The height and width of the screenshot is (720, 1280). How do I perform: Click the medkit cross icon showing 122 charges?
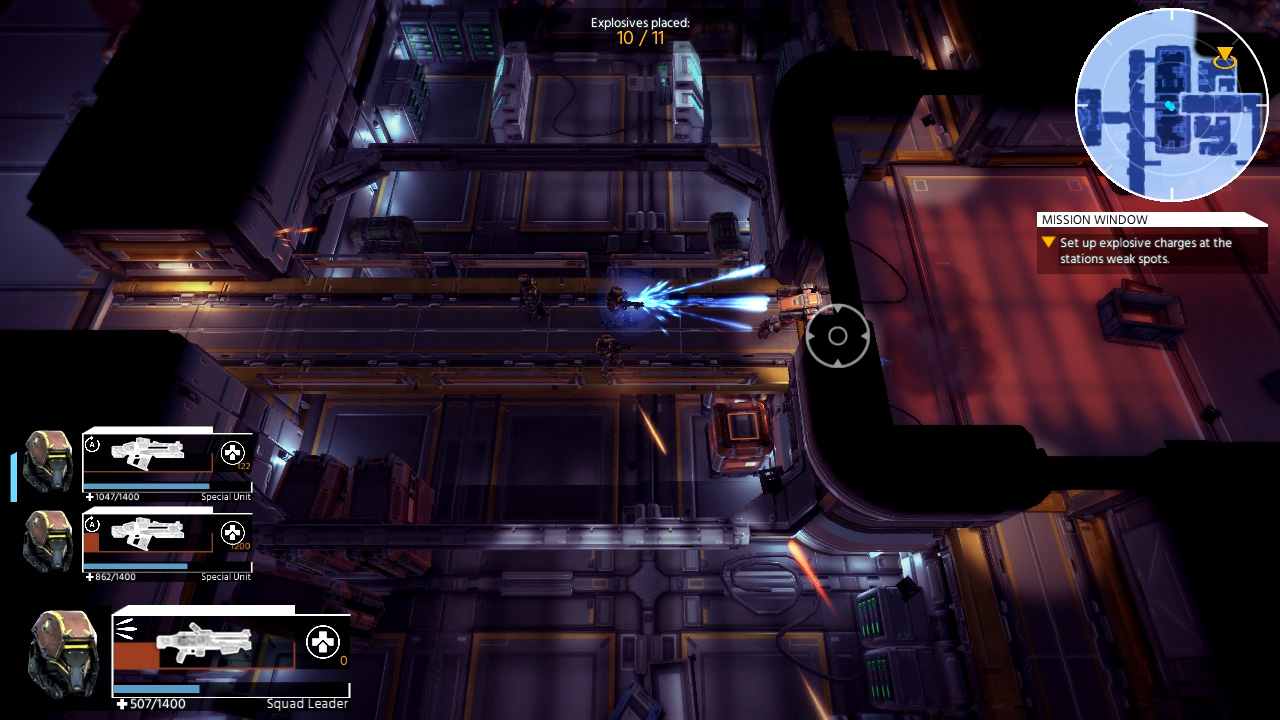(234, 452)
